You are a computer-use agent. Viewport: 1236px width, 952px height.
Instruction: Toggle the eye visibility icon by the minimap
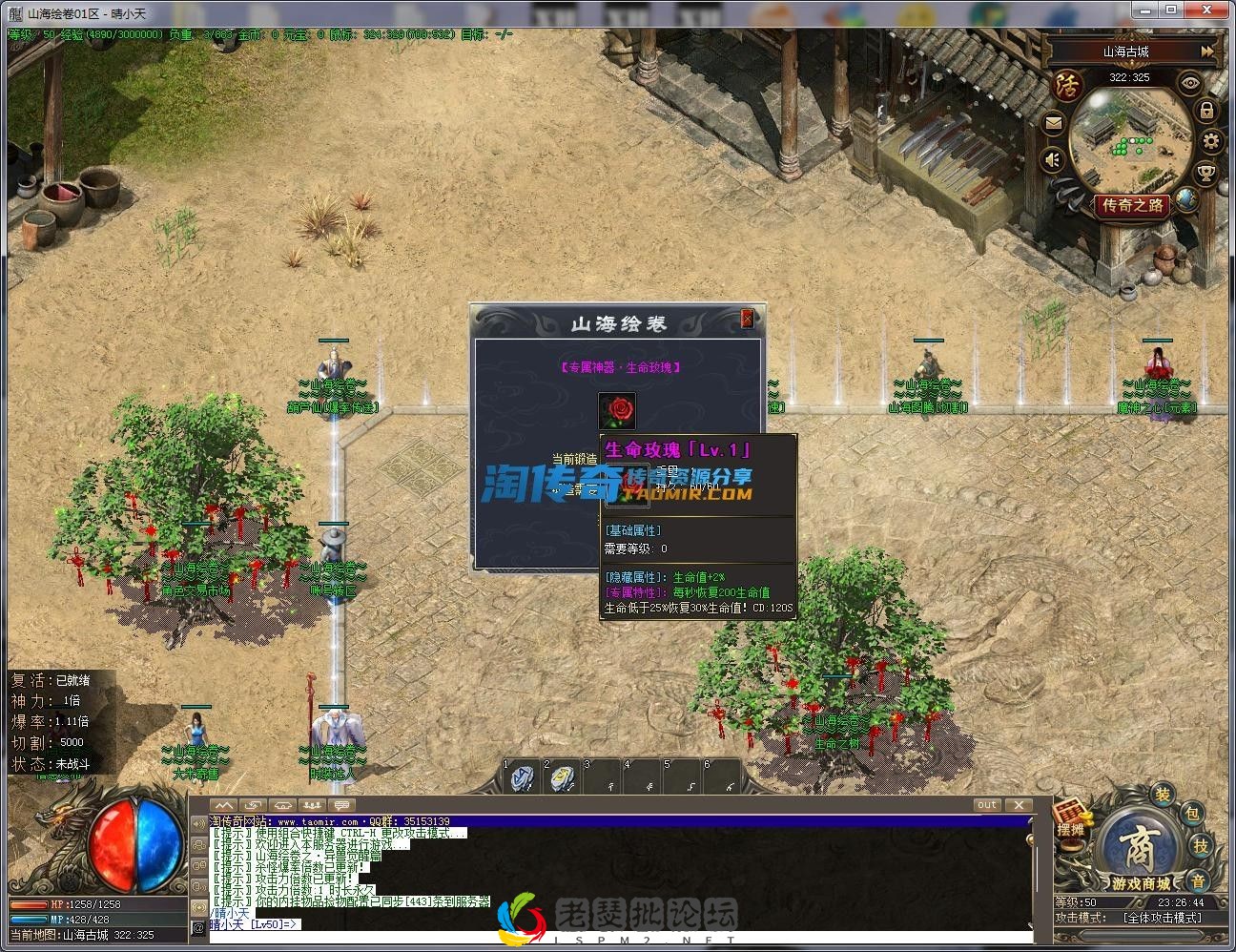coord(1189,83)
